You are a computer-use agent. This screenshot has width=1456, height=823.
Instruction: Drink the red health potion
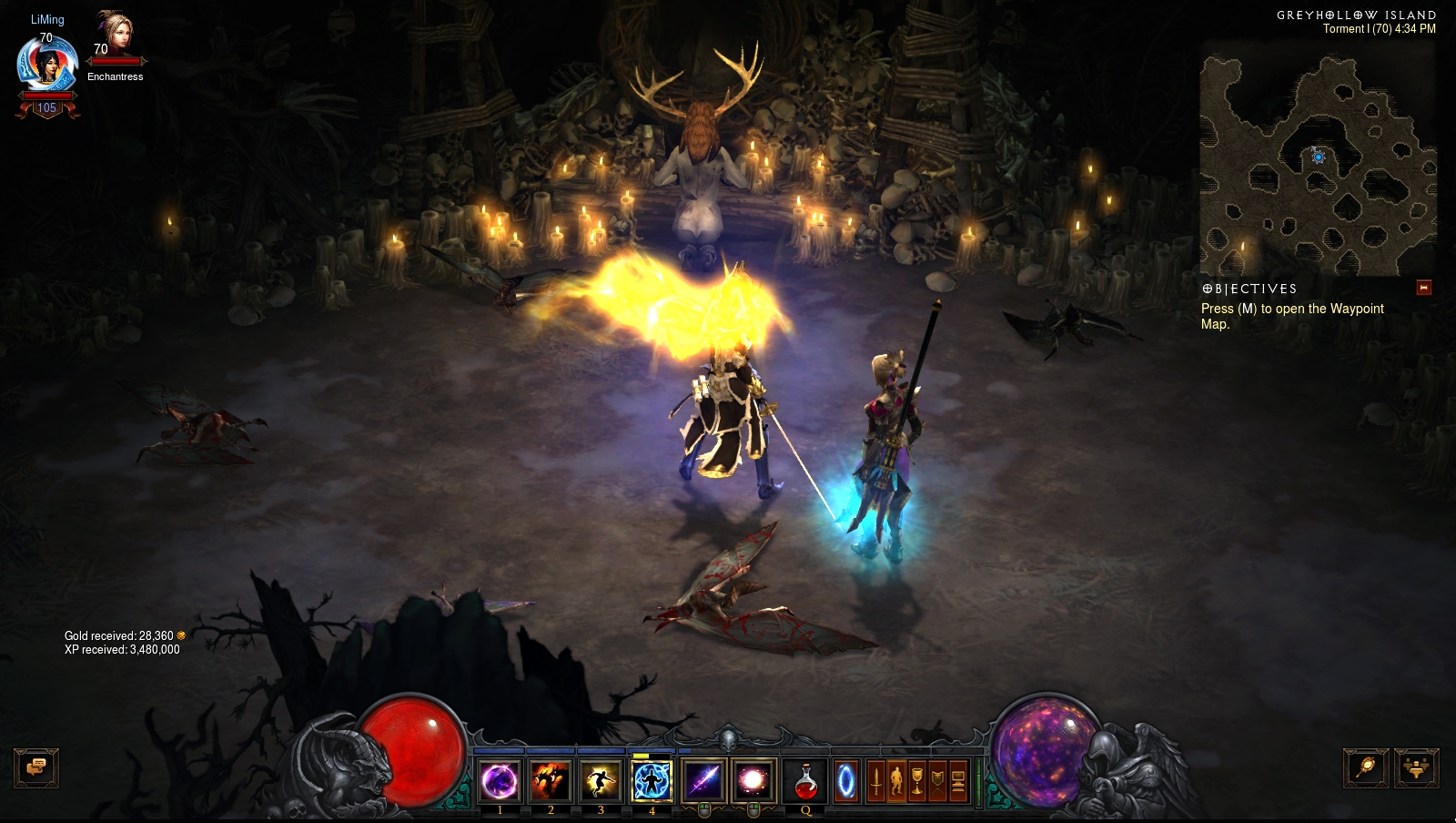805,781
